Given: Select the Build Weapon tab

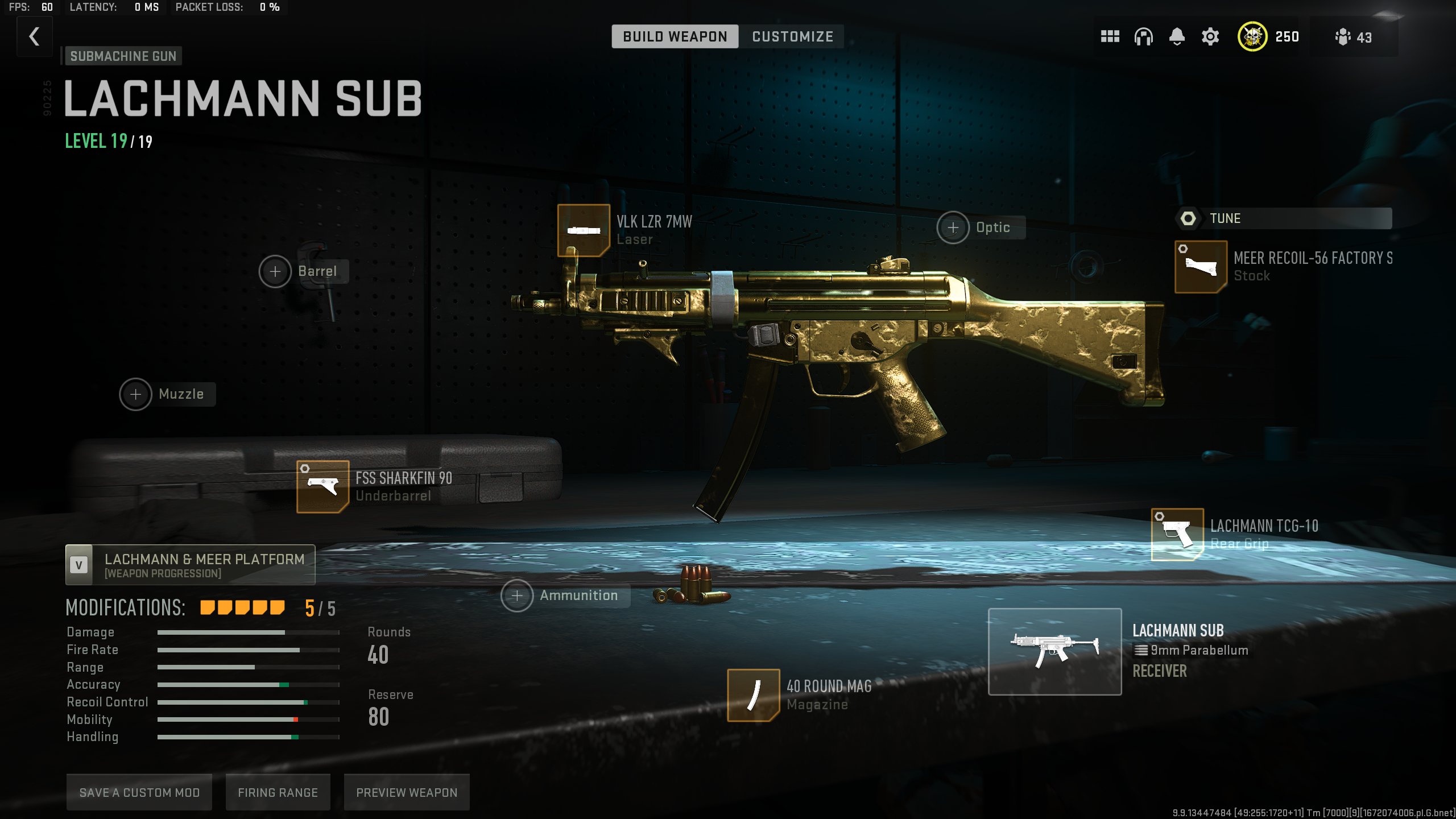Looking at the screenshot, I should point(675,37).
